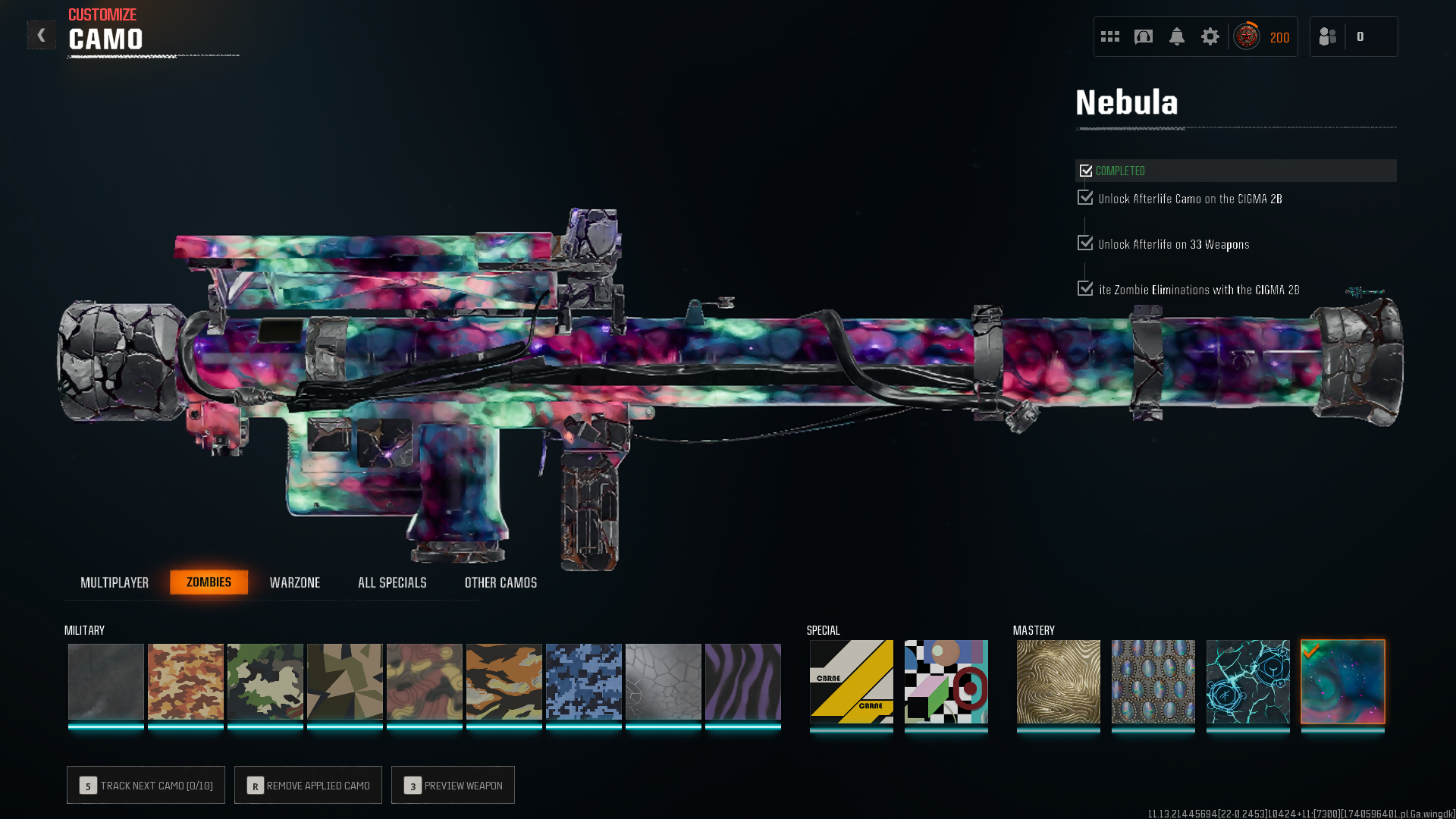Pick the blue digital pixel camo
Screen dimensions: 1456x819
click(x=584, y=681)
